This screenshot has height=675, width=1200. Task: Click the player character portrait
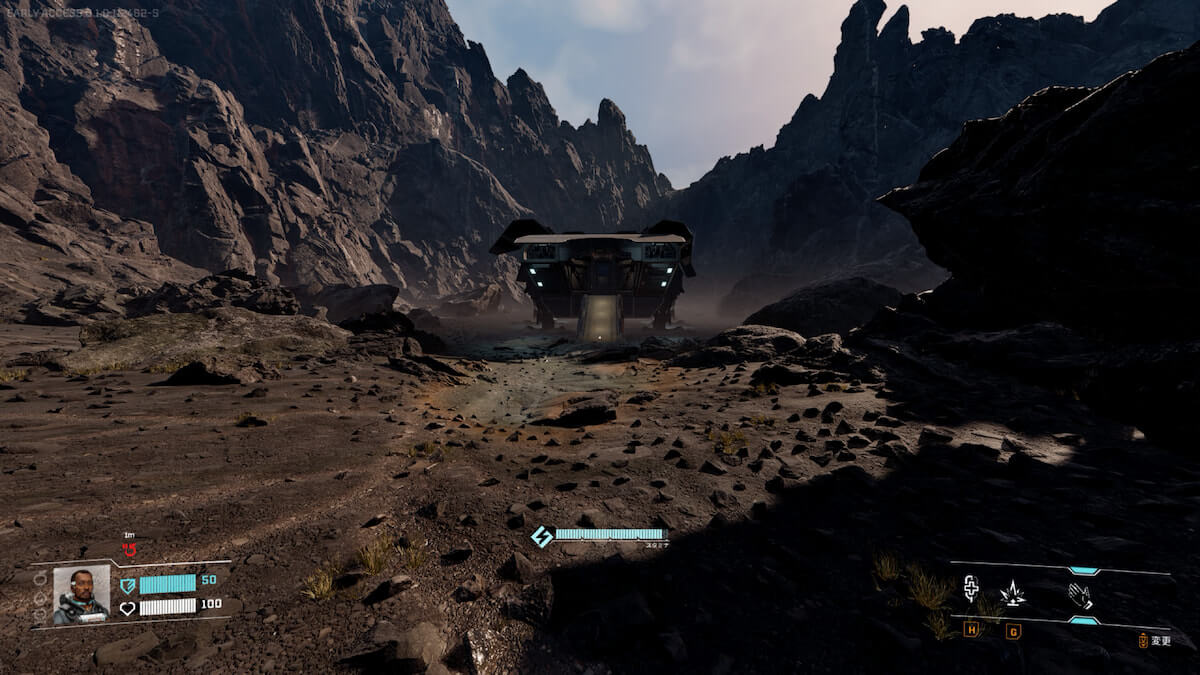pyautogui.click(x=81, y=595)
